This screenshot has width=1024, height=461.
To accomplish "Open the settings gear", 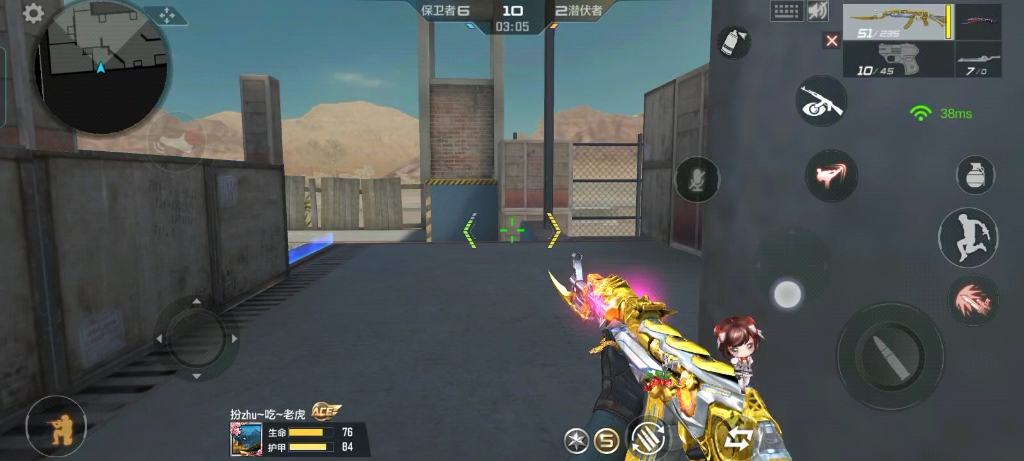I will (33, 14).
